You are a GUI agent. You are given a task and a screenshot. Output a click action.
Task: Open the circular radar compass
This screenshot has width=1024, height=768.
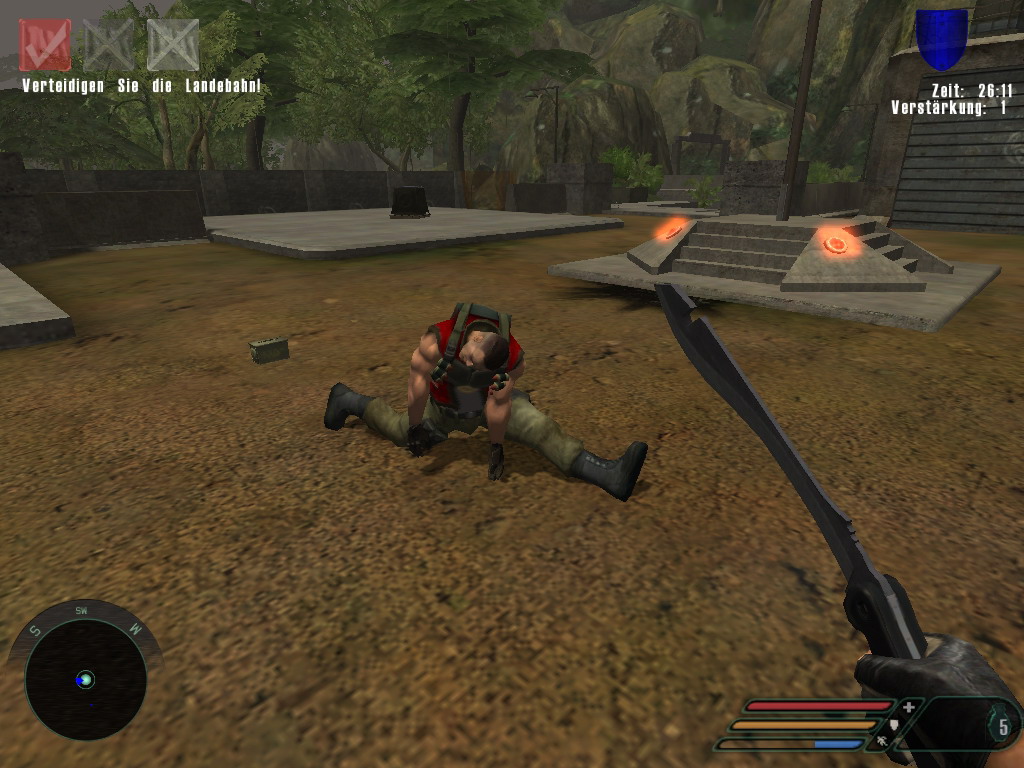86,679
